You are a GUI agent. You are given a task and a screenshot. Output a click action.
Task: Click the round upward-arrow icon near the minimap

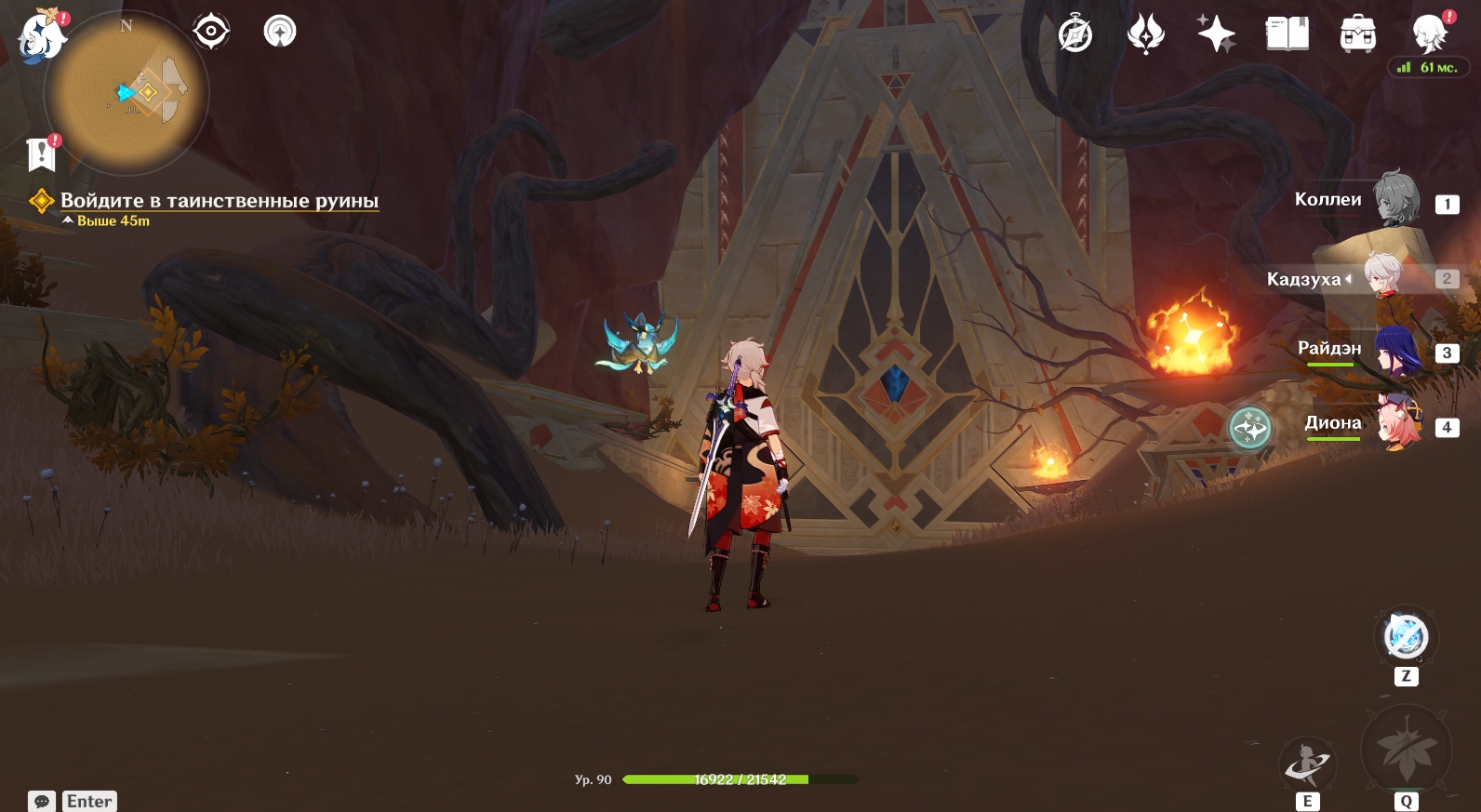[280, 32]
